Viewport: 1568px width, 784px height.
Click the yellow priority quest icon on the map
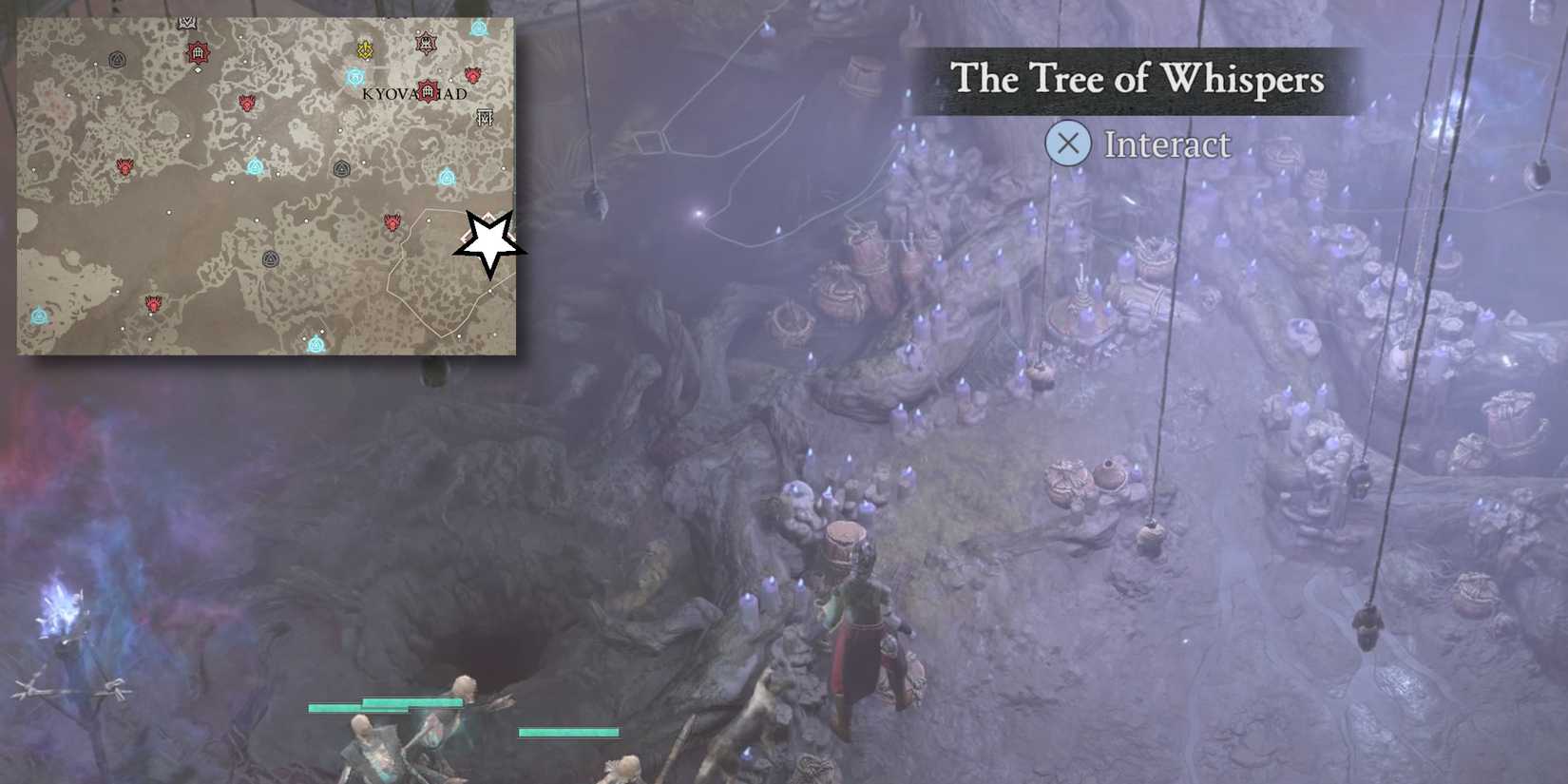[x=364, y=48]
